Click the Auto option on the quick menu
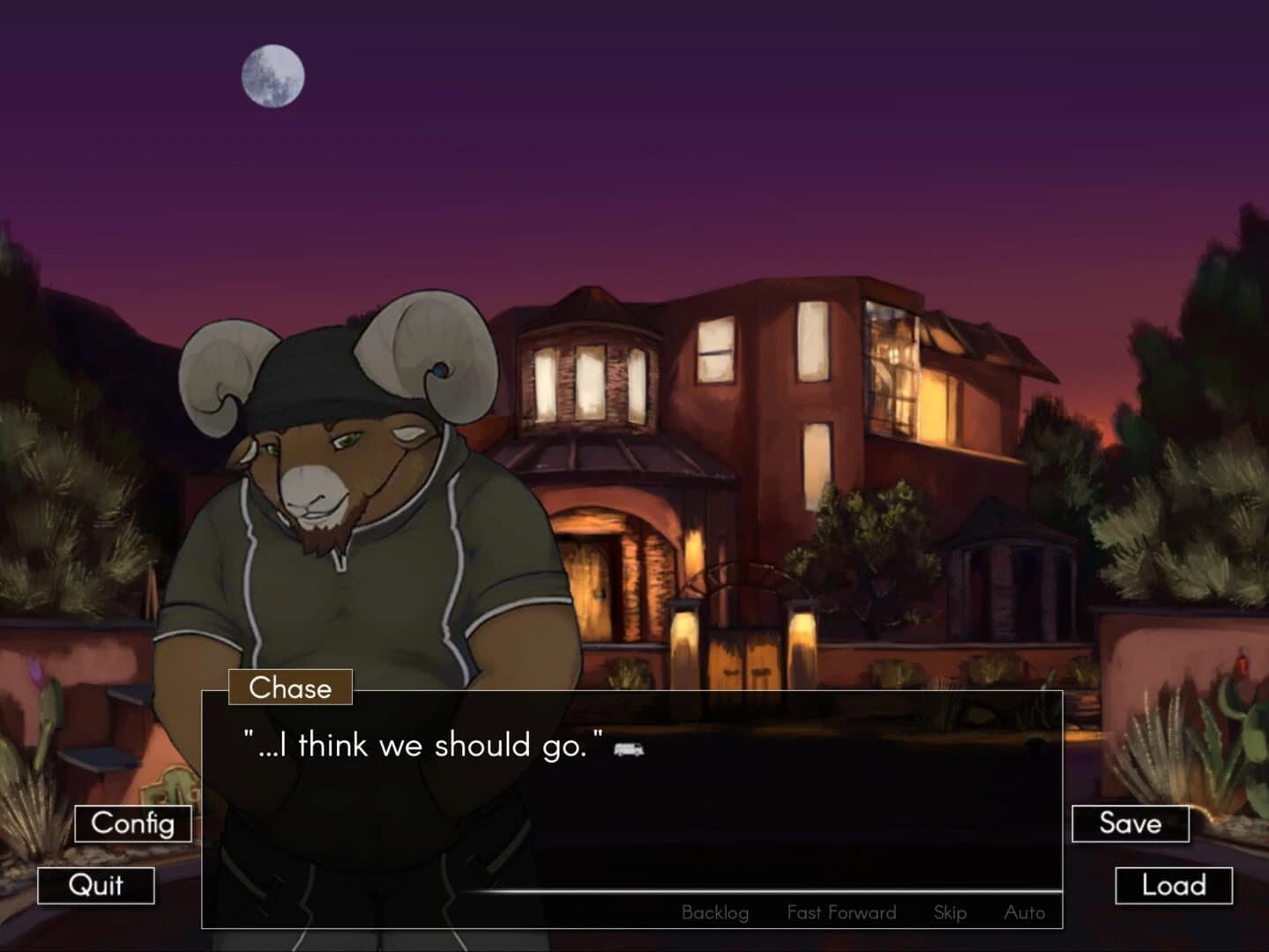The image size is (1269, 952). pos(1026,912)
